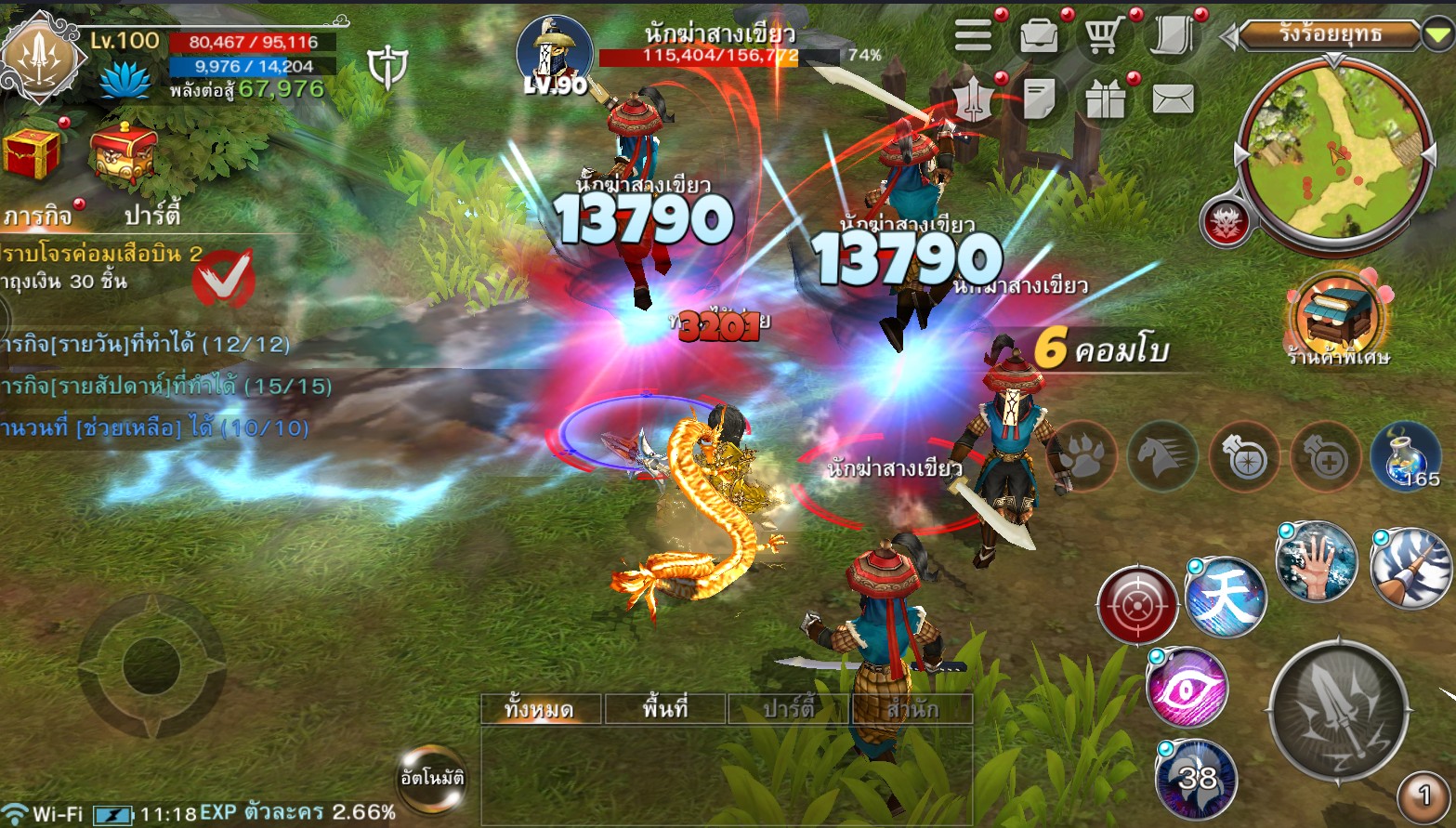Image resolution: width=1456 pixels, height=828 pixels.
Task: Open the briefcase inventory bag
Action: click(1038, 36)
